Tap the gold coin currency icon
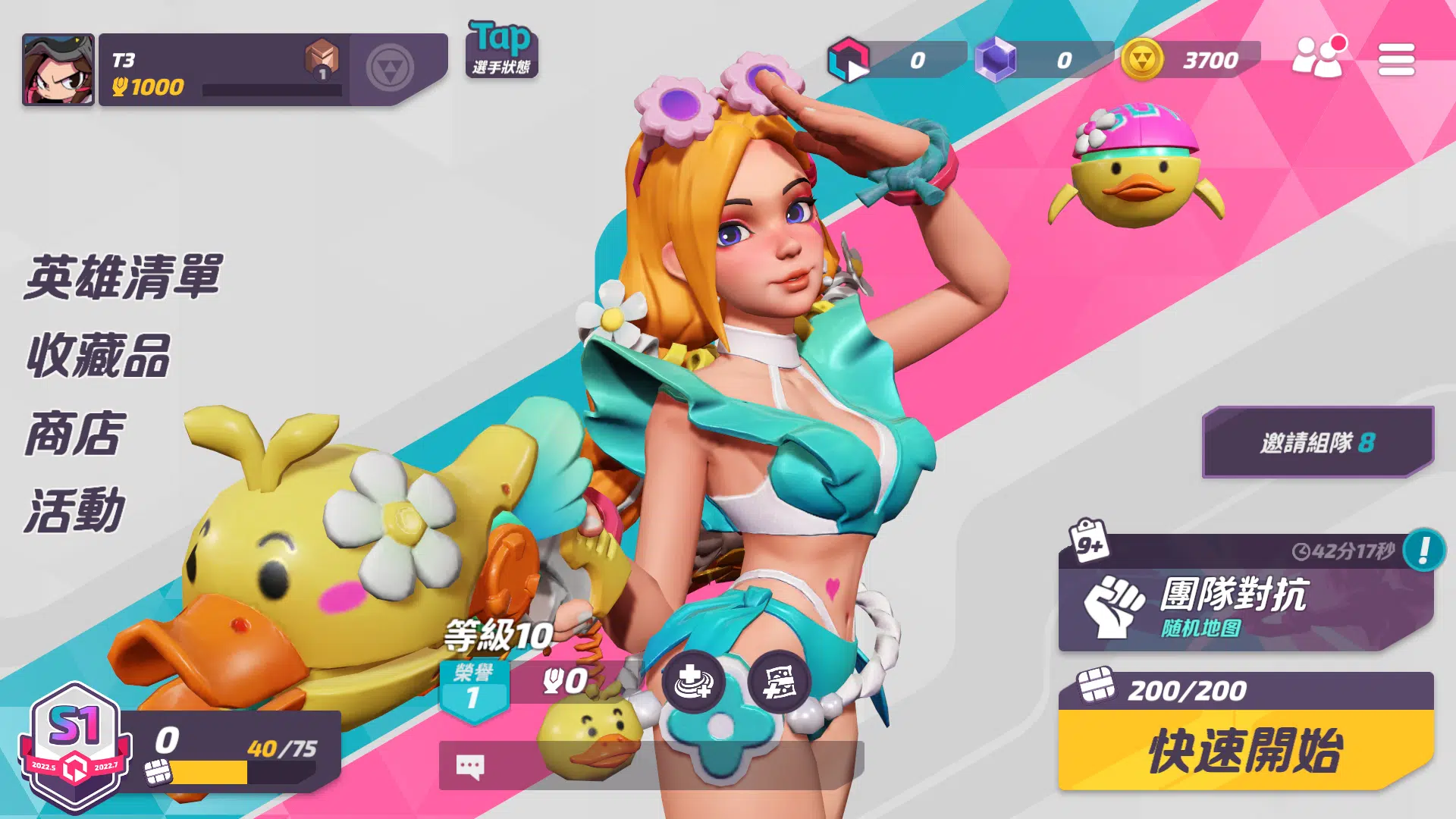 1142,59
